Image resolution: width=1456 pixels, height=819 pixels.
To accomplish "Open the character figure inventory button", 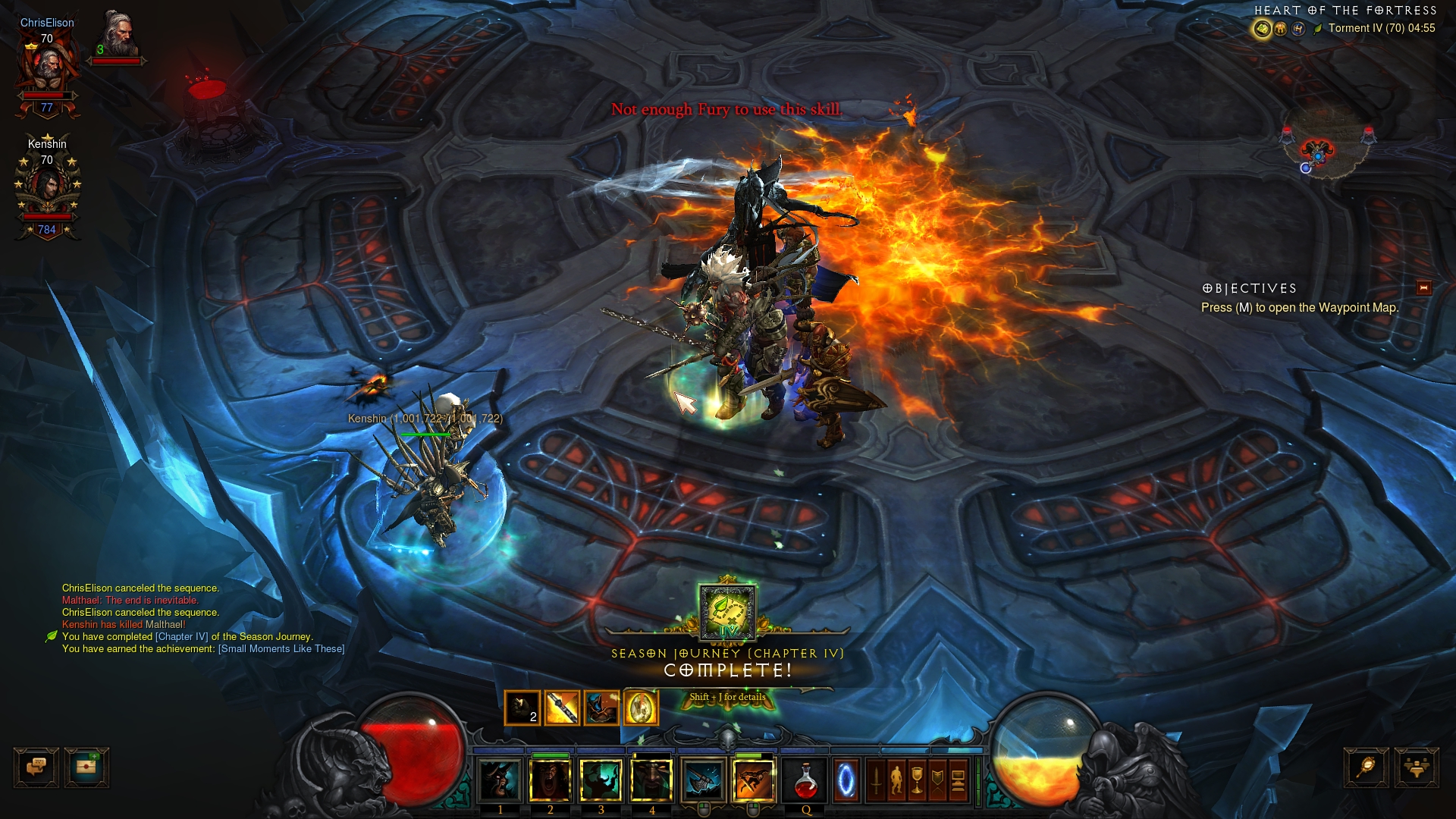I will pyautogui.click(x=897, y=780).
